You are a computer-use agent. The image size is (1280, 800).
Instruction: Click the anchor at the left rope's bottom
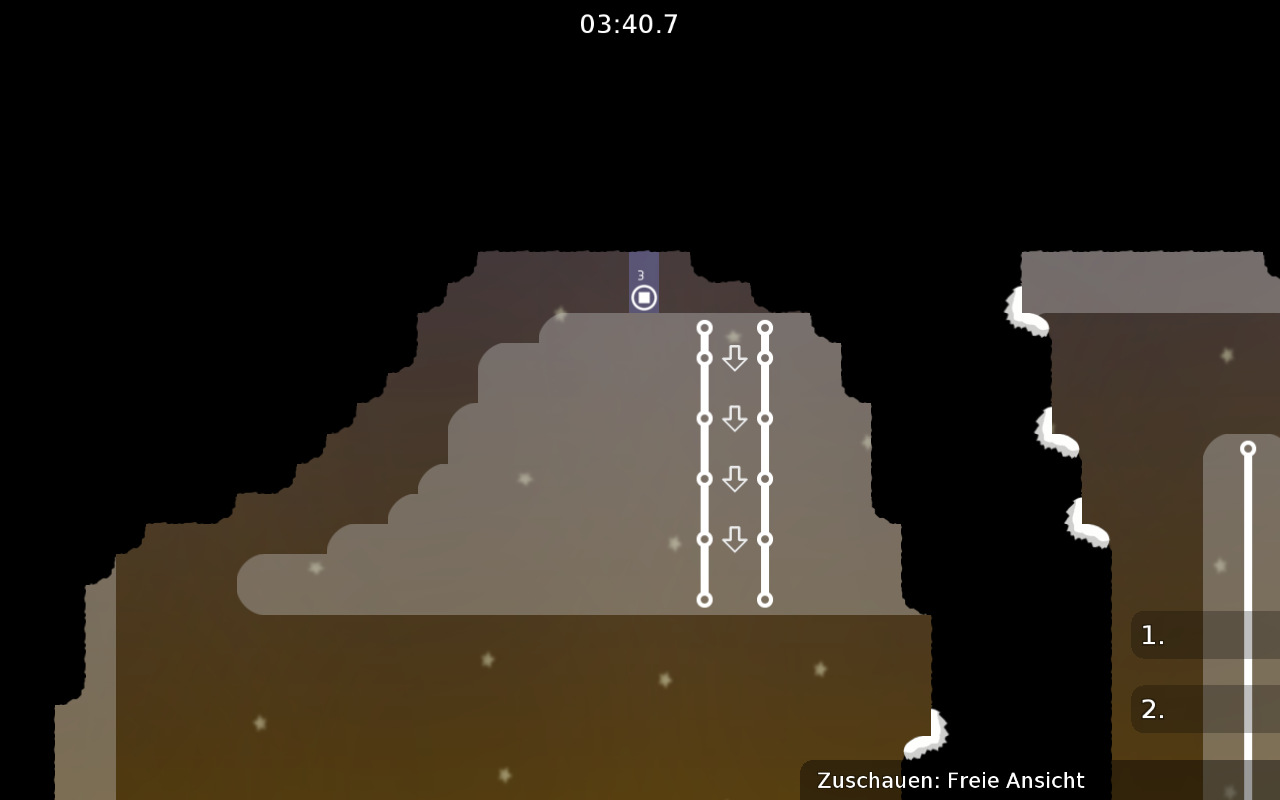(x=704, y=599)
